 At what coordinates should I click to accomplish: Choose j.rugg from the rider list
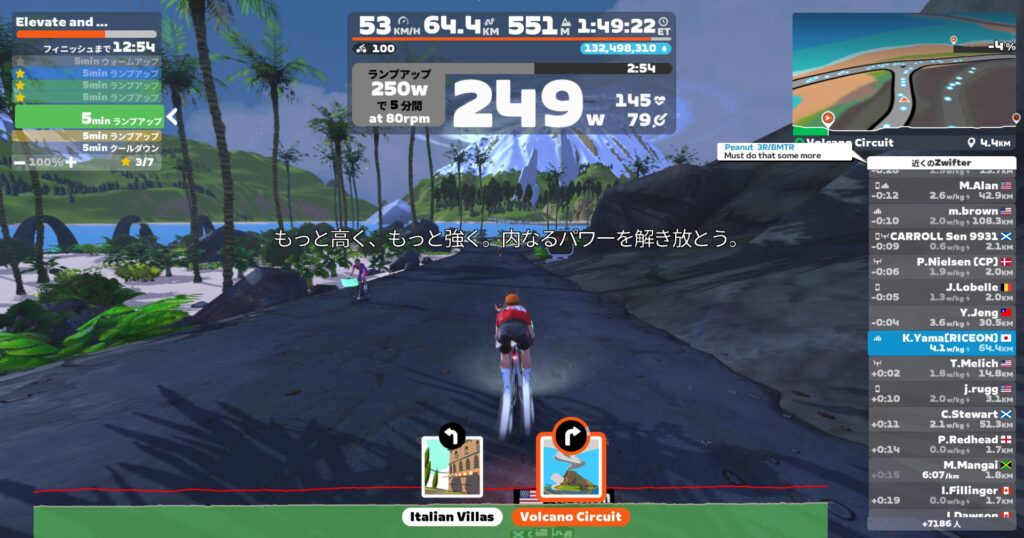(941, 393)
